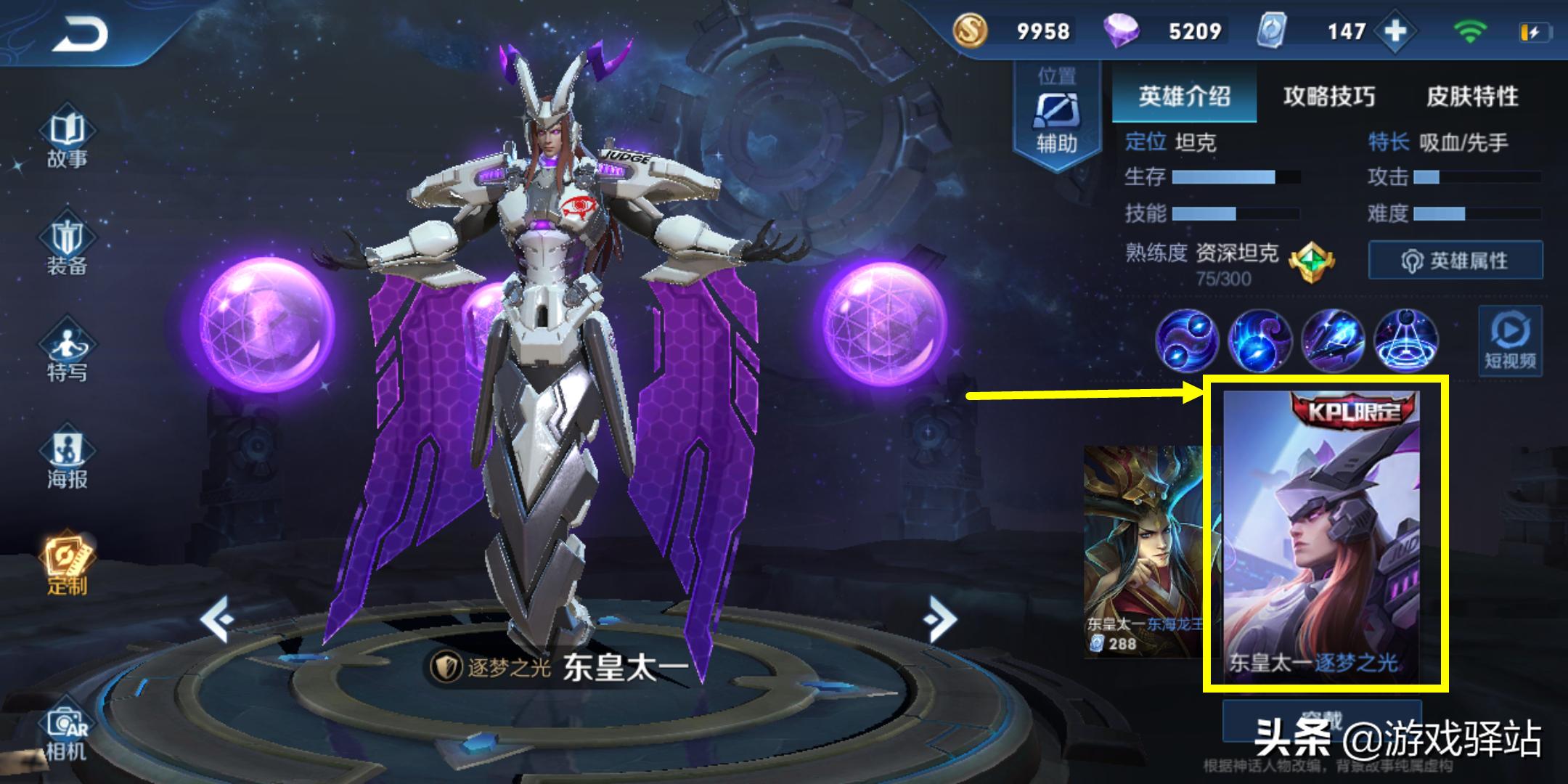The height and width of the screenshot is (784, 1568).
Task: Select the 逐梦之光 KPL限定 skin card
Action: click(1321, 534)
